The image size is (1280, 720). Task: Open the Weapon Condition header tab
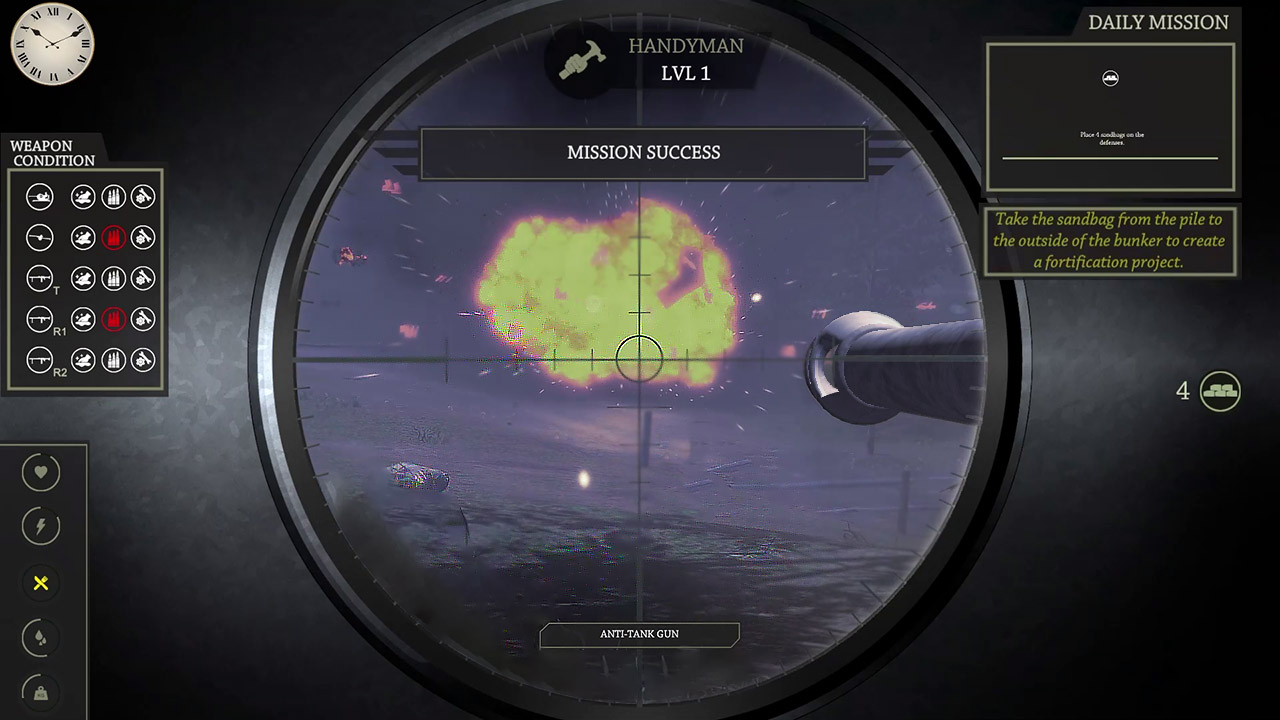52,151
